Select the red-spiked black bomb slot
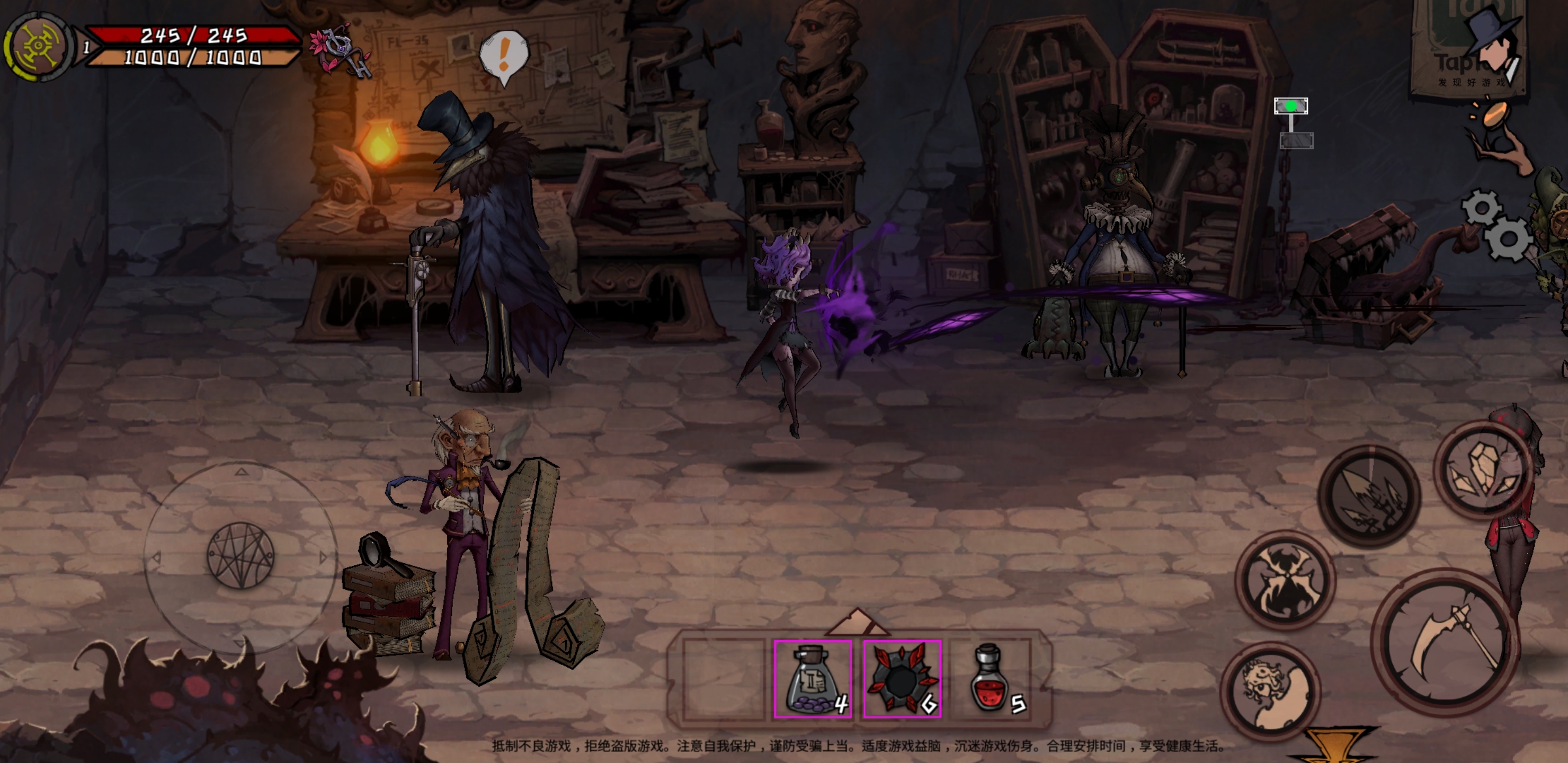 [x=902, y=678]
